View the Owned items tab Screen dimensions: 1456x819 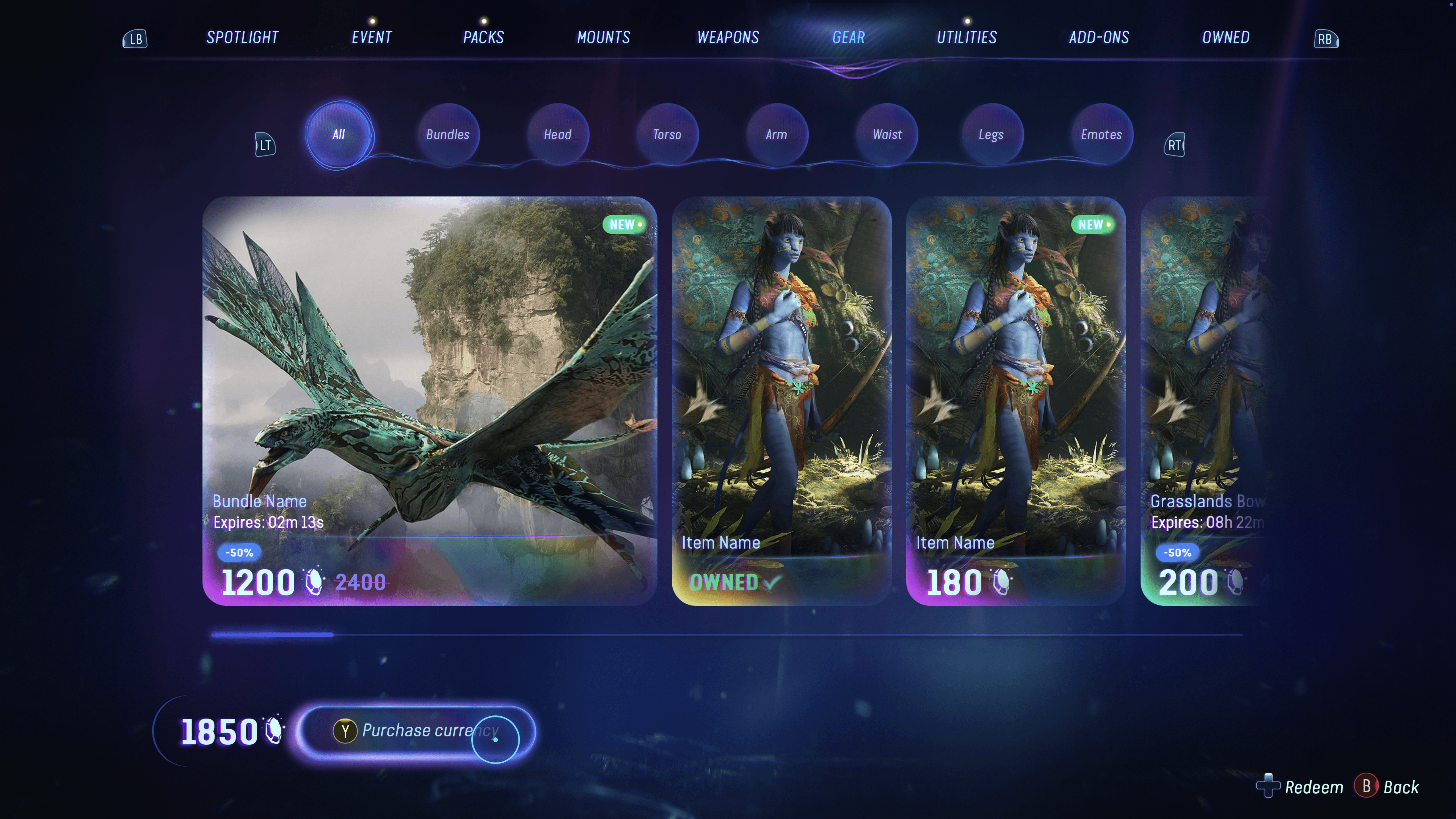point(1225,37)
